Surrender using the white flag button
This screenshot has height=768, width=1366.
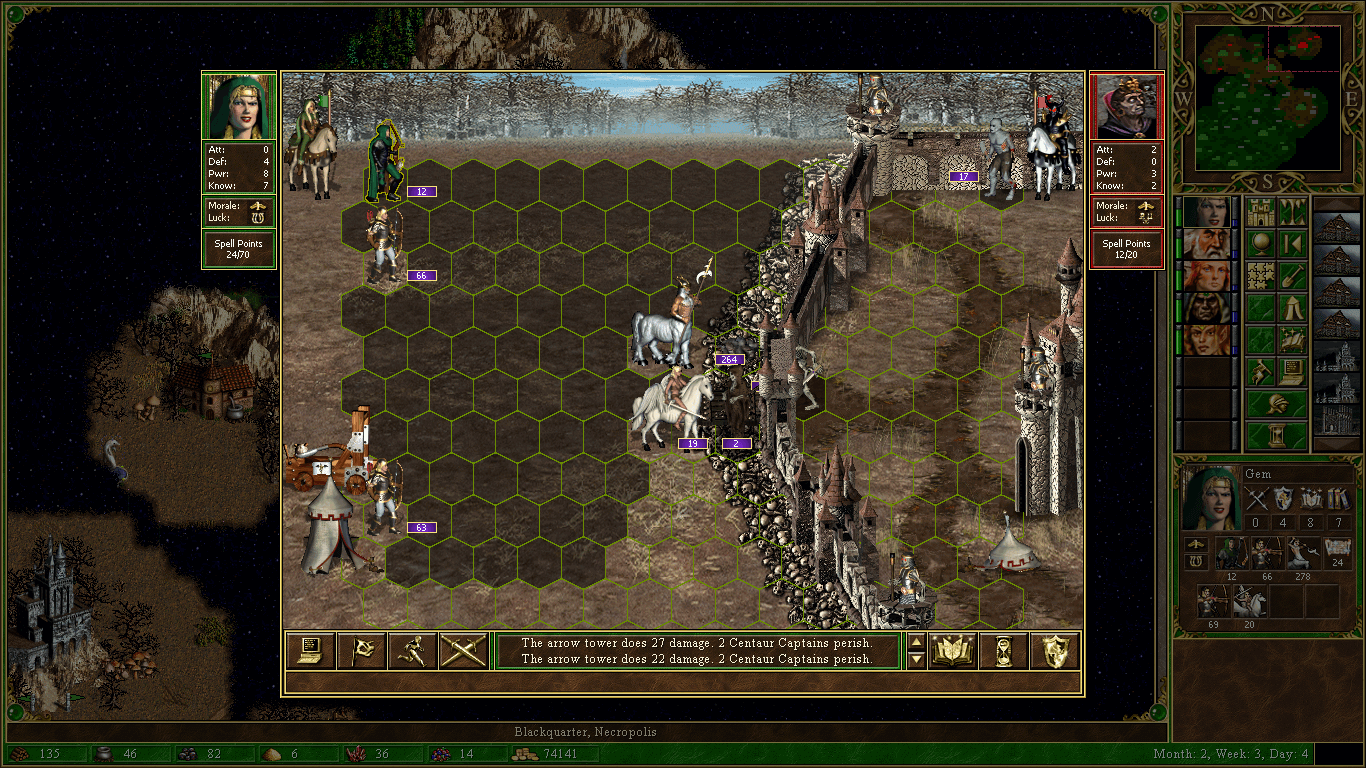361,651
